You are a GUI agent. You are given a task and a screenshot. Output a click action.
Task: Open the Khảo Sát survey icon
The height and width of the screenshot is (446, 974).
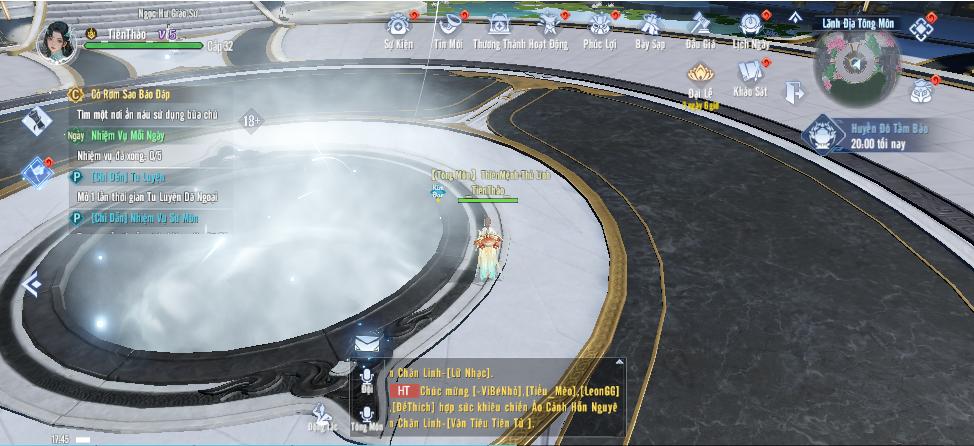point(749,72)
